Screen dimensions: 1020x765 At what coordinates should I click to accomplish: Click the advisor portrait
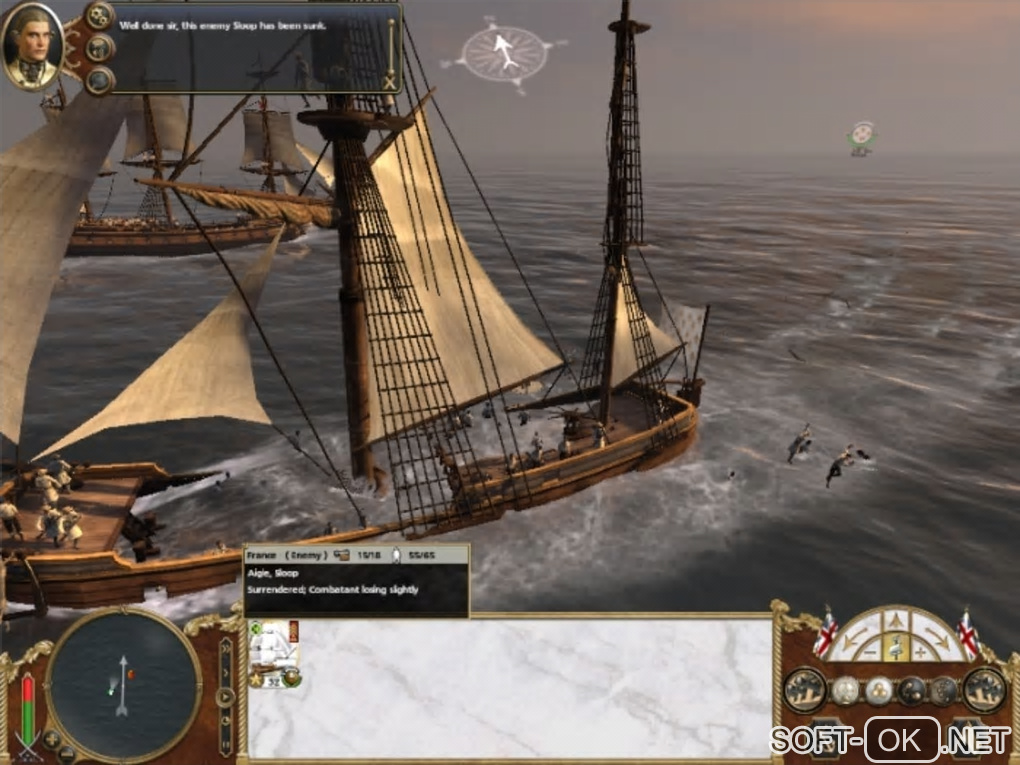pyautogui.click(x=32, y=45)
